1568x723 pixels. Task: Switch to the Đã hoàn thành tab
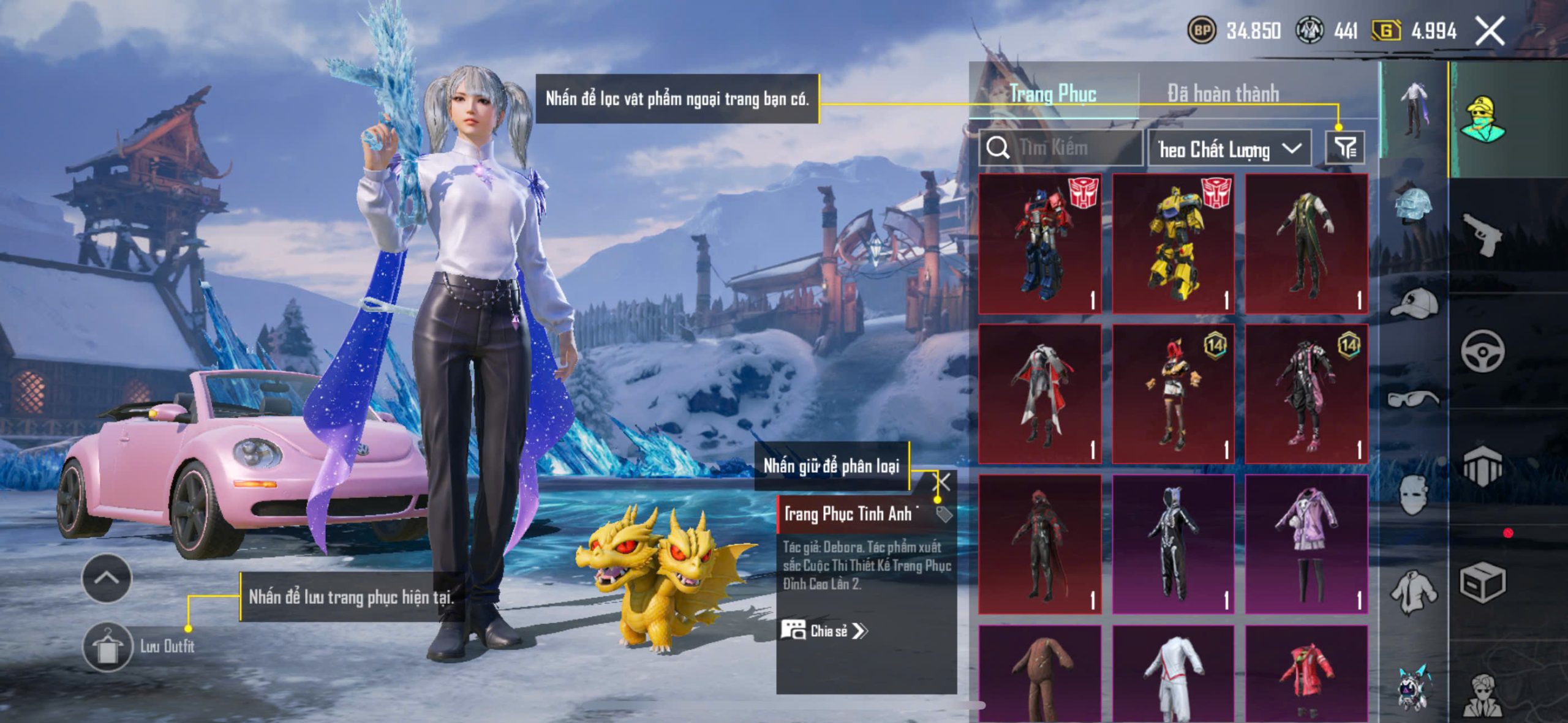pyautogui.click(x=1223, y=94)
